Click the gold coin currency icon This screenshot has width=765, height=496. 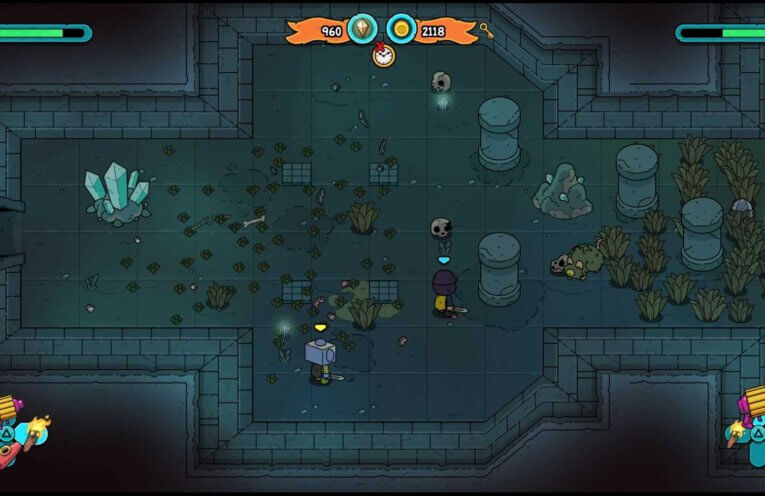[x=401, y=30]
